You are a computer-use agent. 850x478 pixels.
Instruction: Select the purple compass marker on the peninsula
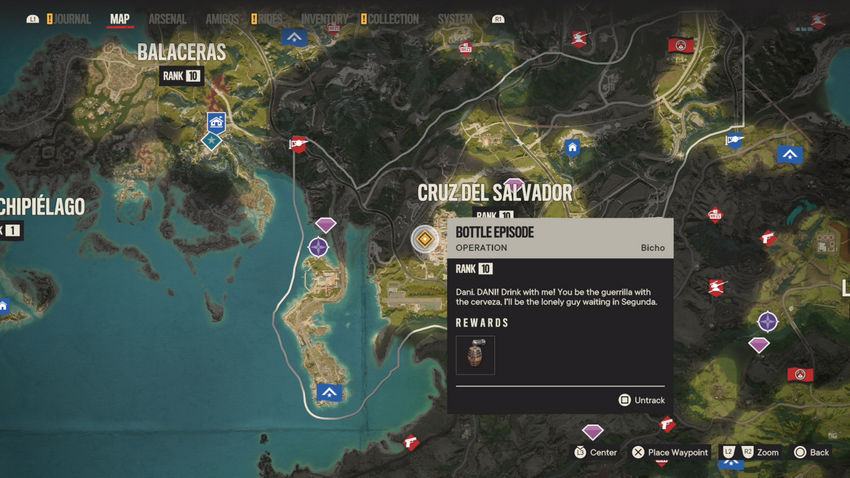pos(318,246)
